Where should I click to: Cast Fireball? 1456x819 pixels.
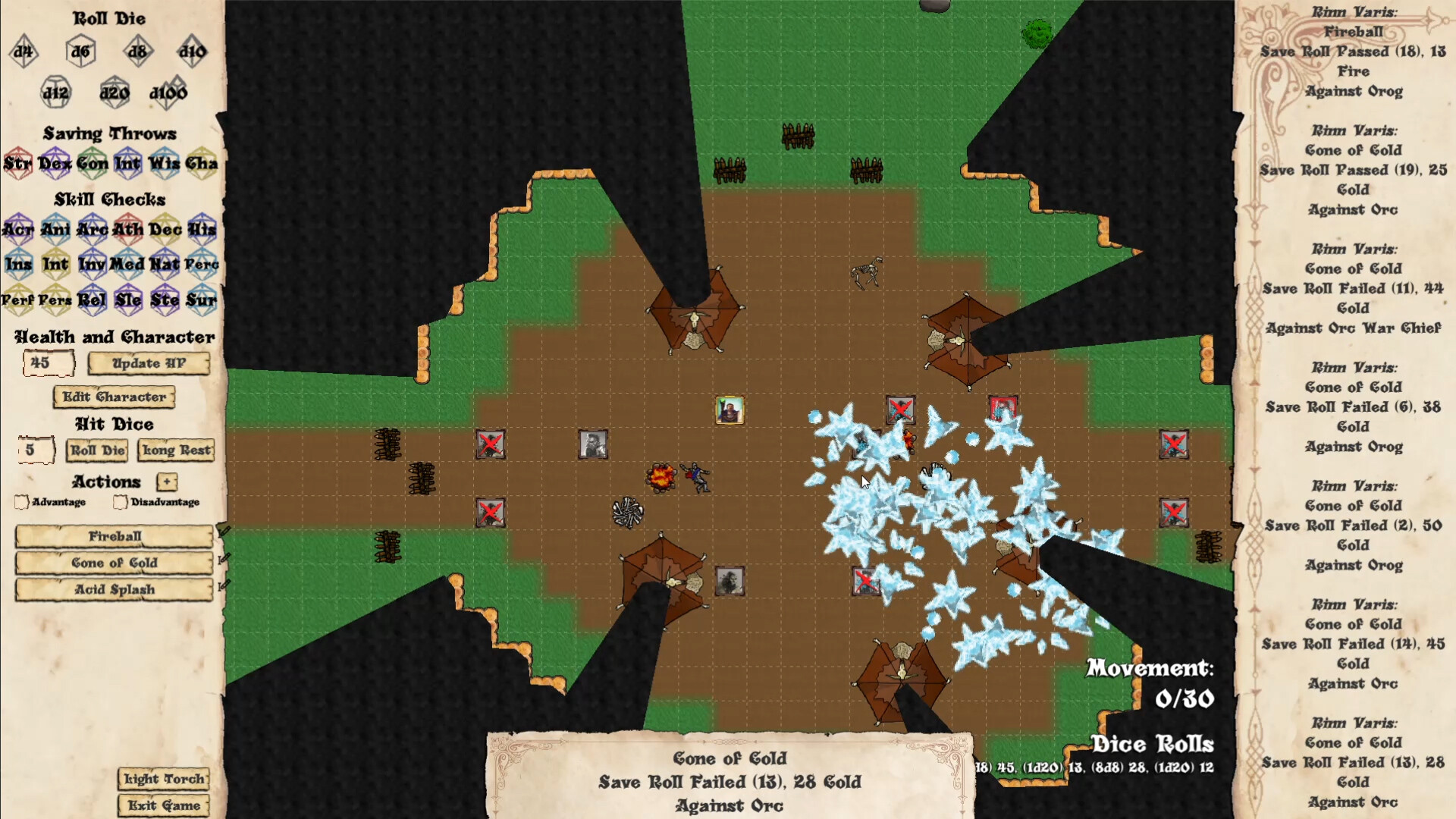click(x=114, y=536)
